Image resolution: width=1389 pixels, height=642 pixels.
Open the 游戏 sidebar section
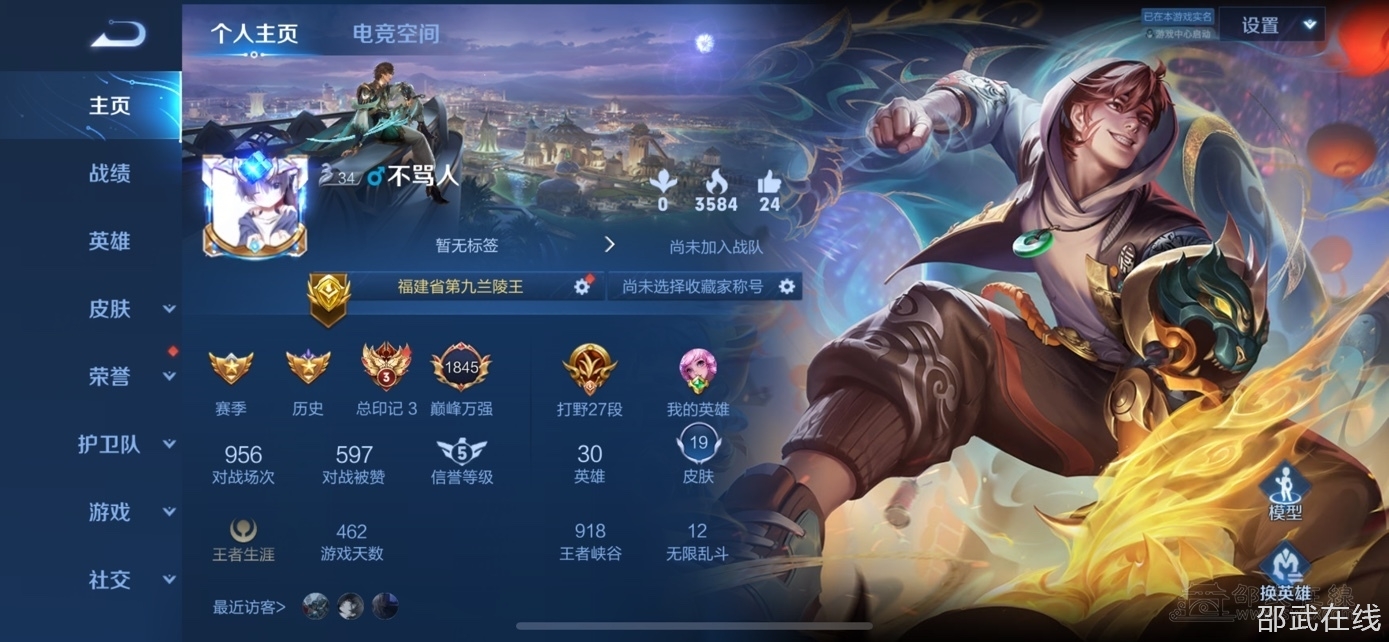coord(130,513)
